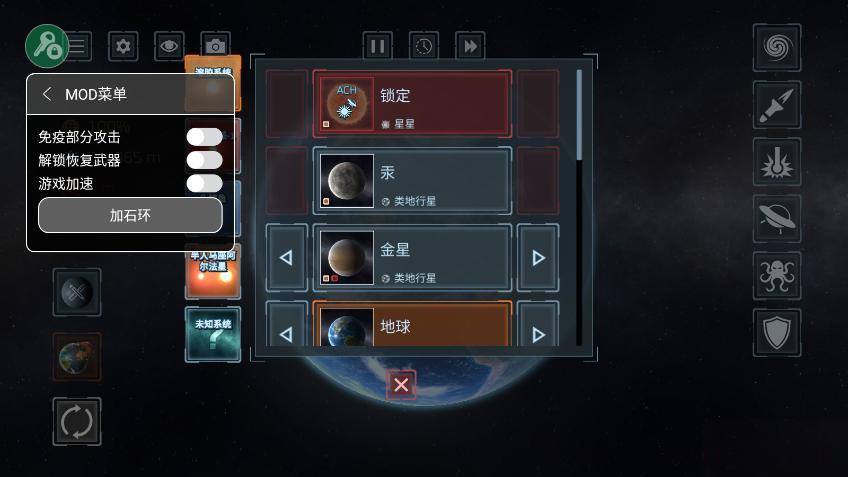Select the 地球 planet entry

click(x=412, y=326)
